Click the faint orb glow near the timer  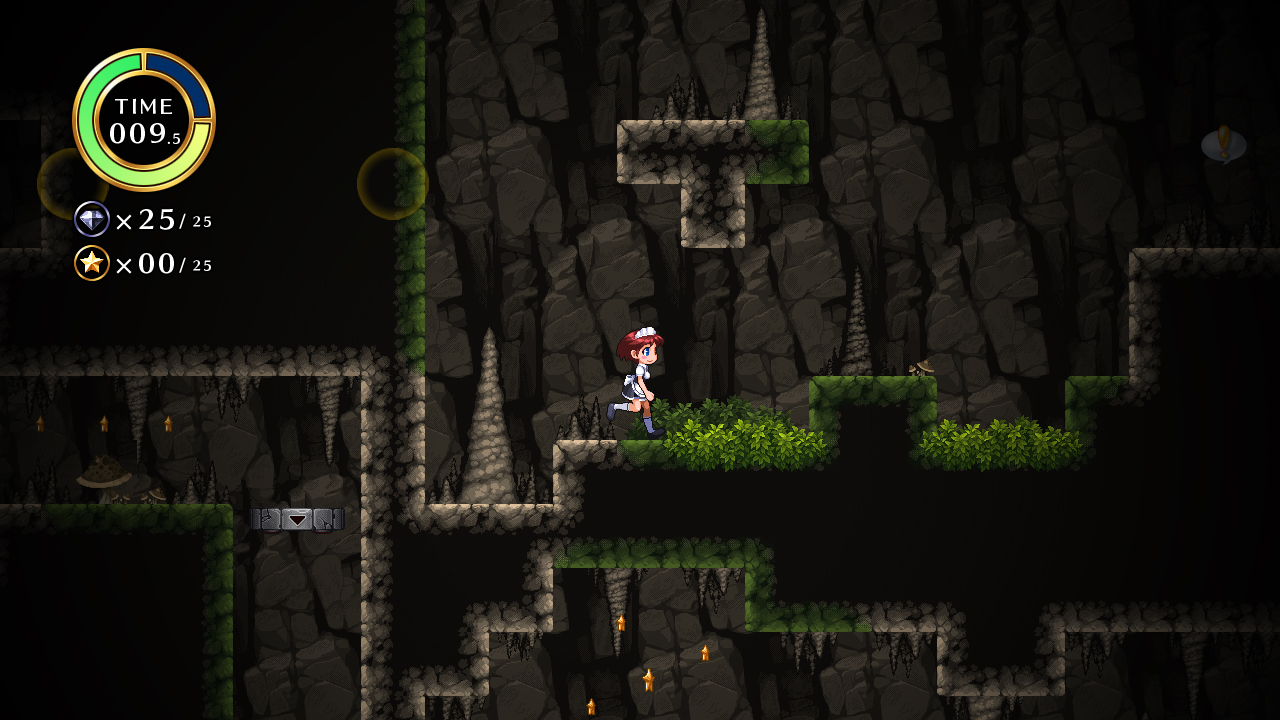tap(72, 183)
